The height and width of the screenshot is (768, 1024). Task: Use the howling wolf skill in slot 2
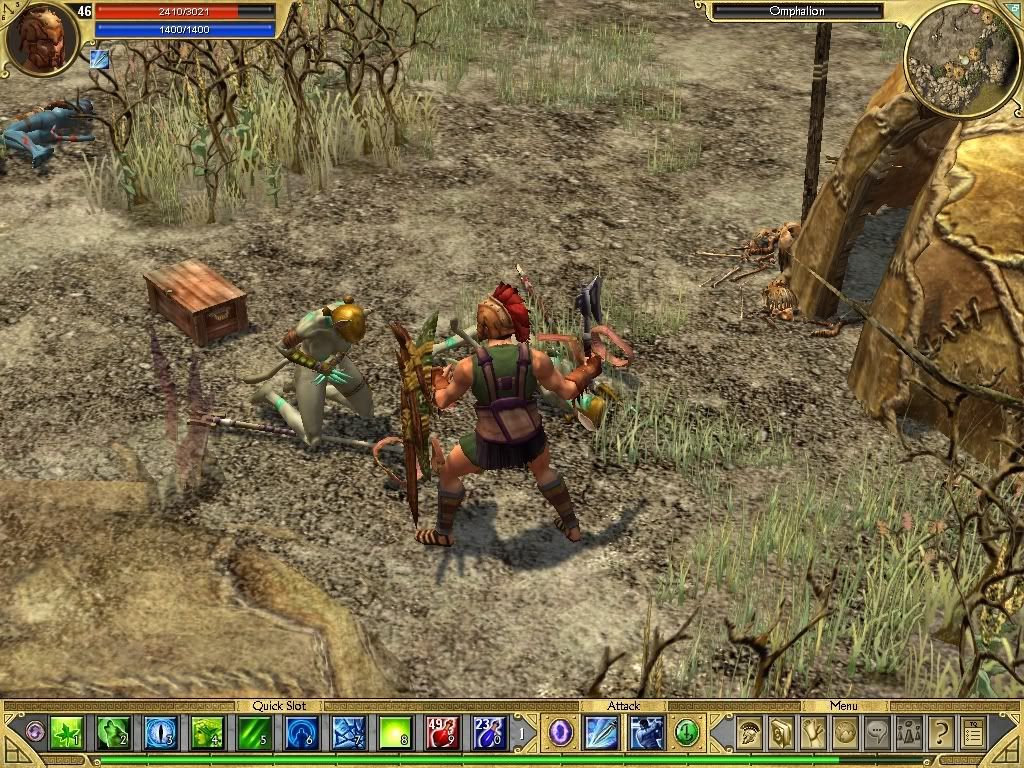pyautogui.click(x=113, y=734)
